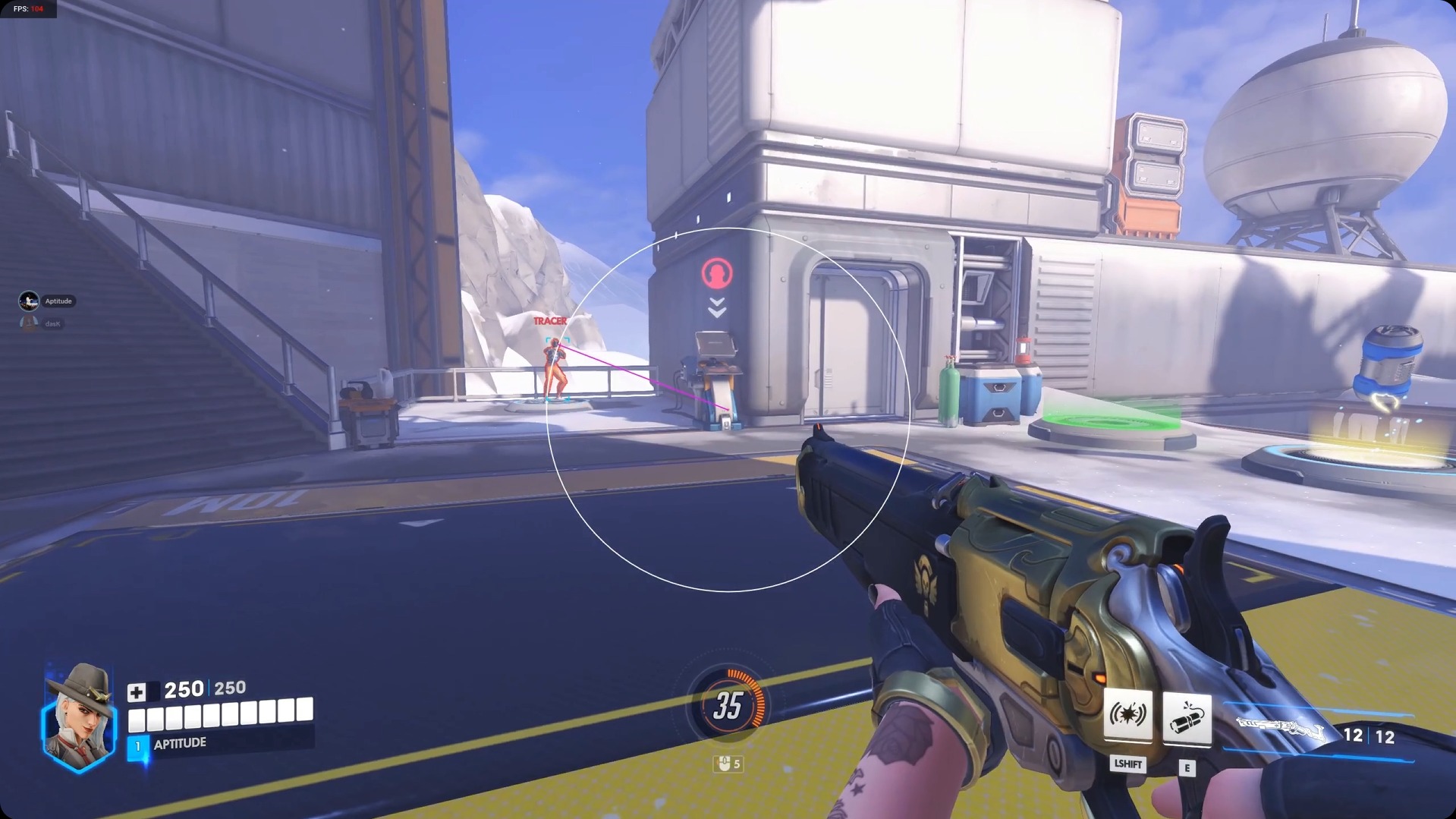This screenshot has width=1456, height=819.
Task: Click the health cross icon beside health bar
Action: 137,690
